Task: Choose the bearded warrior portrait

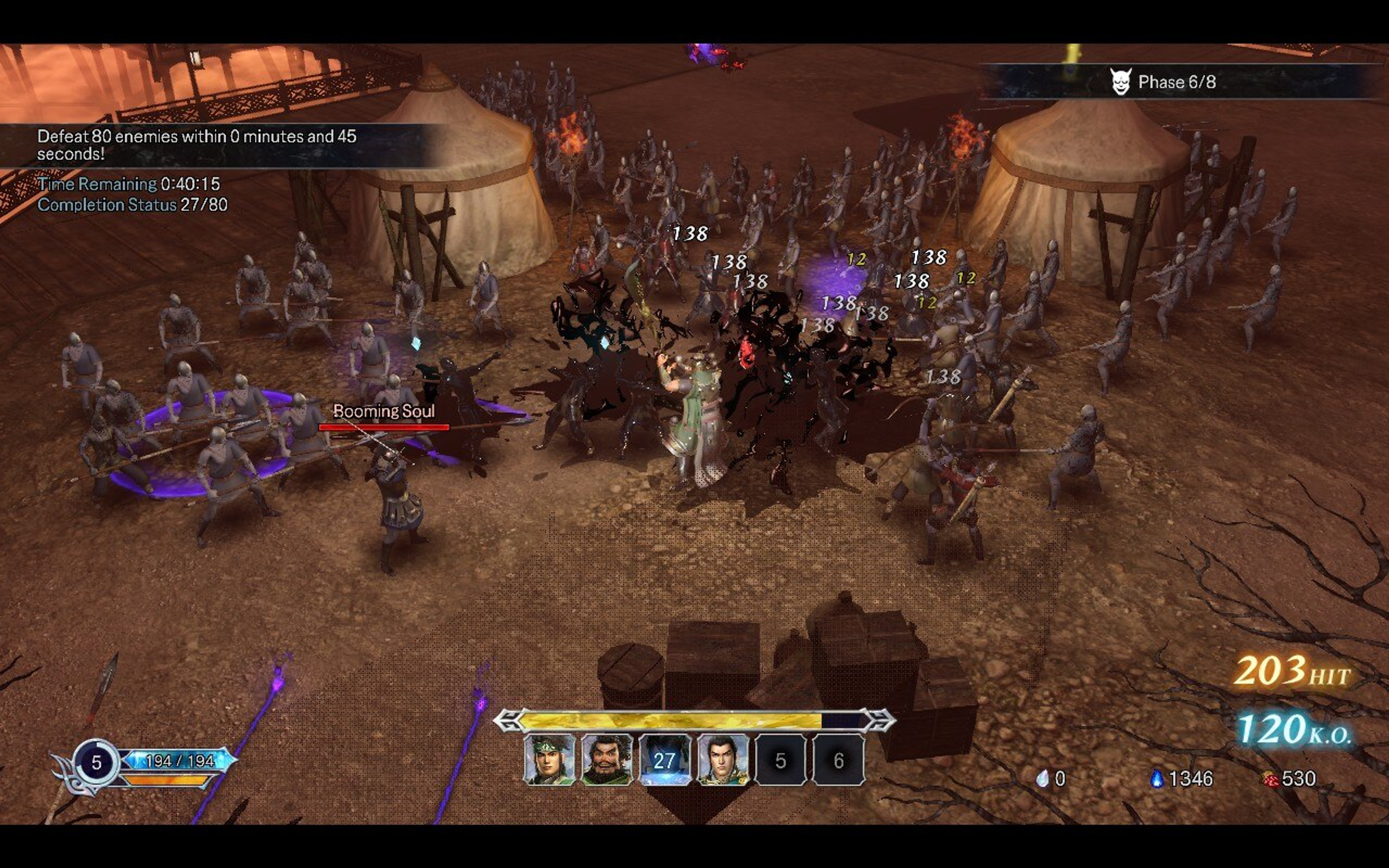Action: [607, 759]
